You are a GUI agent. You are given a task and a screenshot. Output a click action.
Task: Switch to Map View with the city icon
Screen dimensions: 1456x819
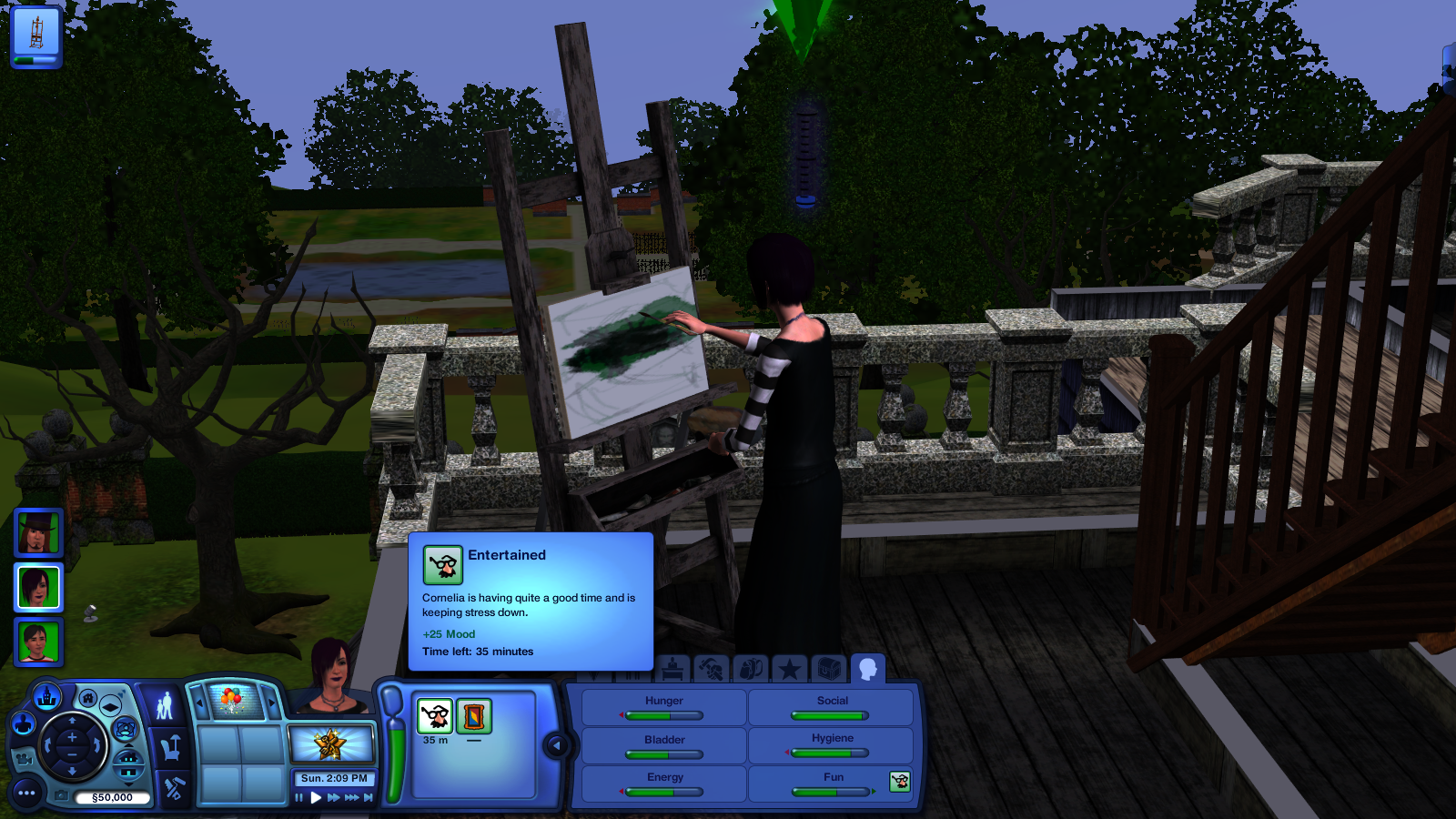click(x=47, y=698)
